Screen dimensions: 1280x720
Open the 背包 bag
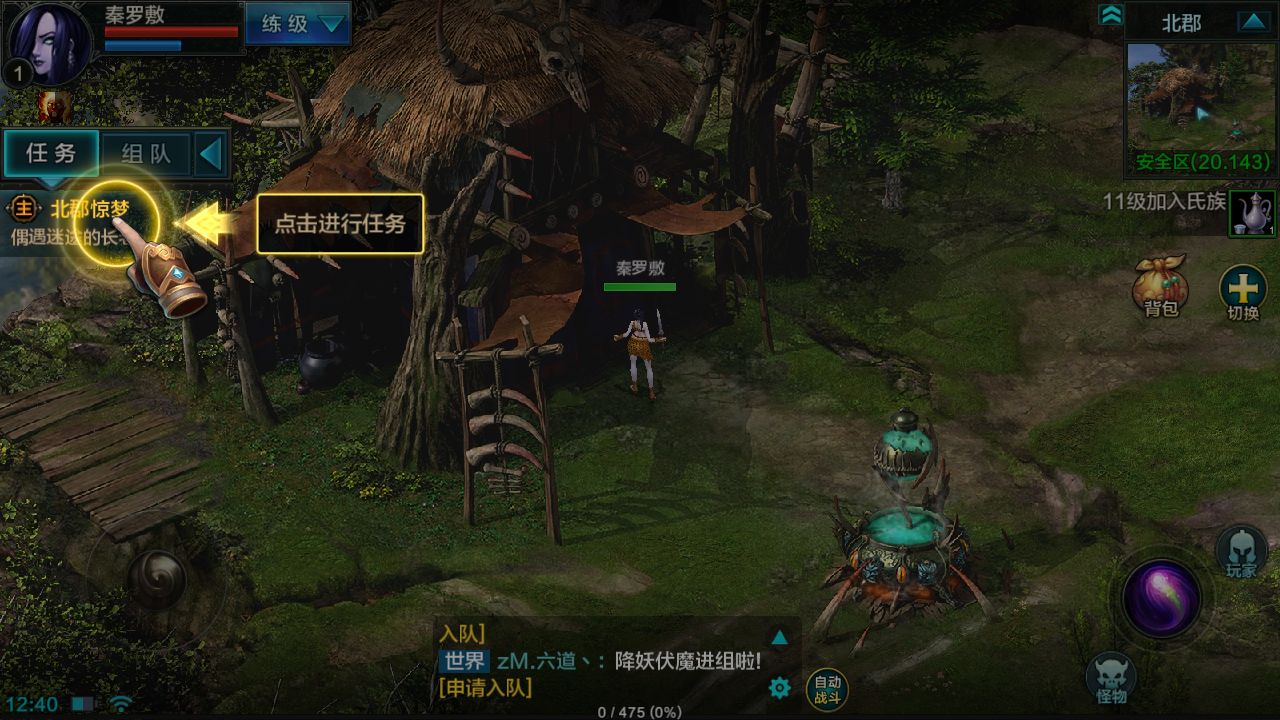click(1160, 287)
